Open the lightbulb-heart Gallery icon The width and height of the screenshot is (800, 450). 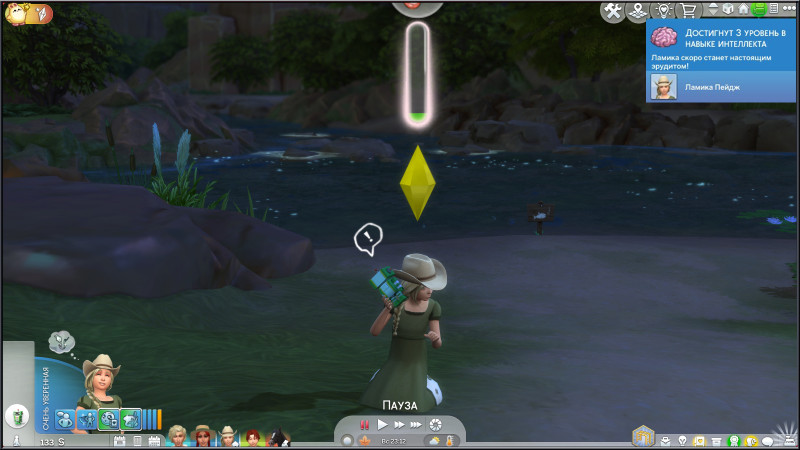[665, 10]
